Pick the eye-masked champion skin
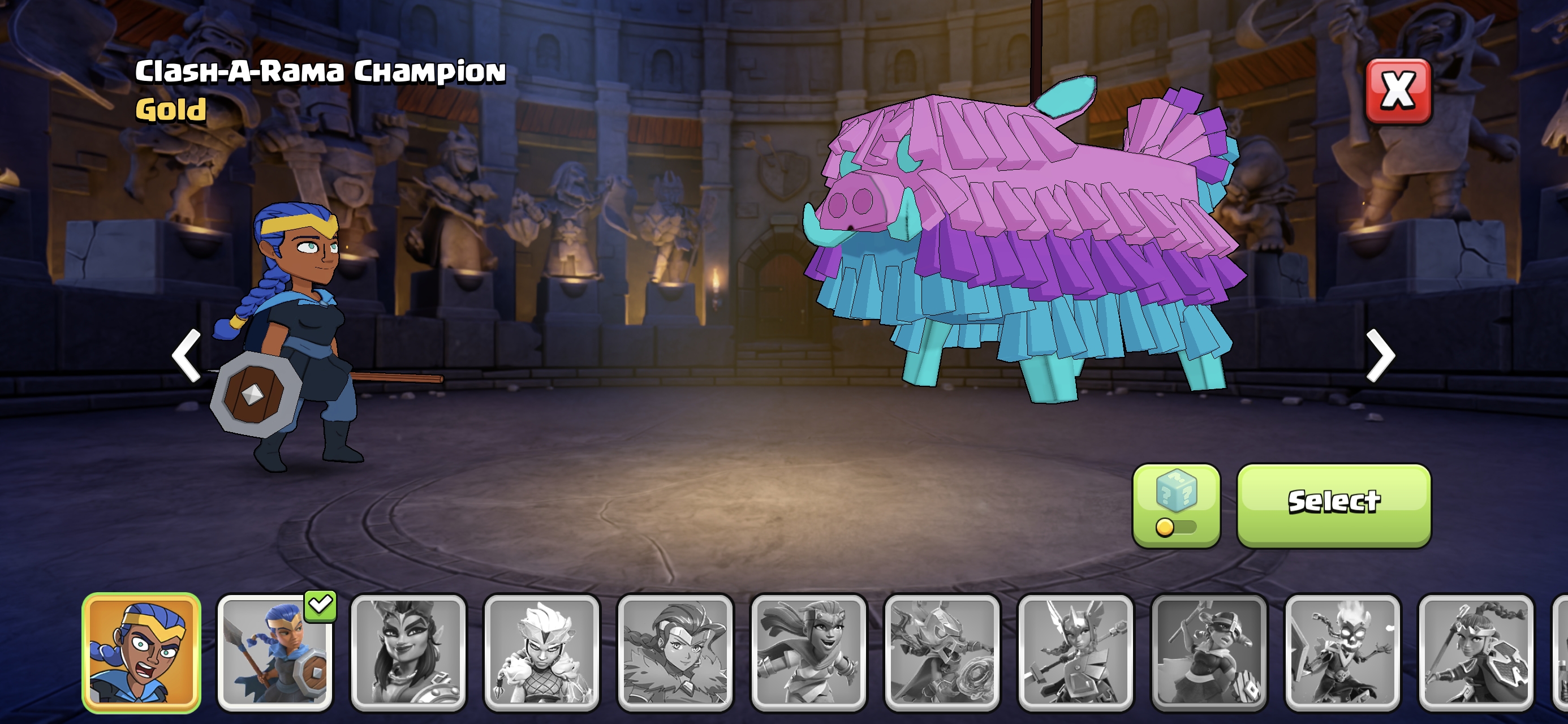 pyautogui.click(x=1209, y=652)
